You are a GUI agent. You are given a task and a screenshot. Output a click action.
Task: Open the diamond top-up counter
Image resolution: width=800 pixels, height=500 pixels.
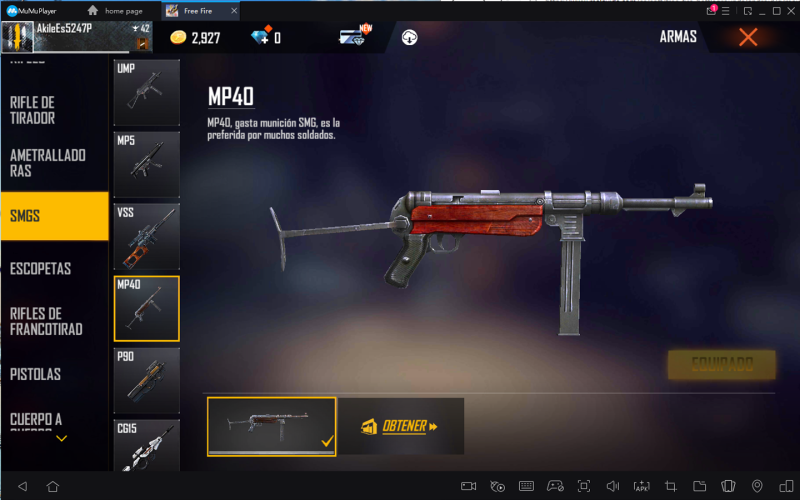[x=265, y=38]
